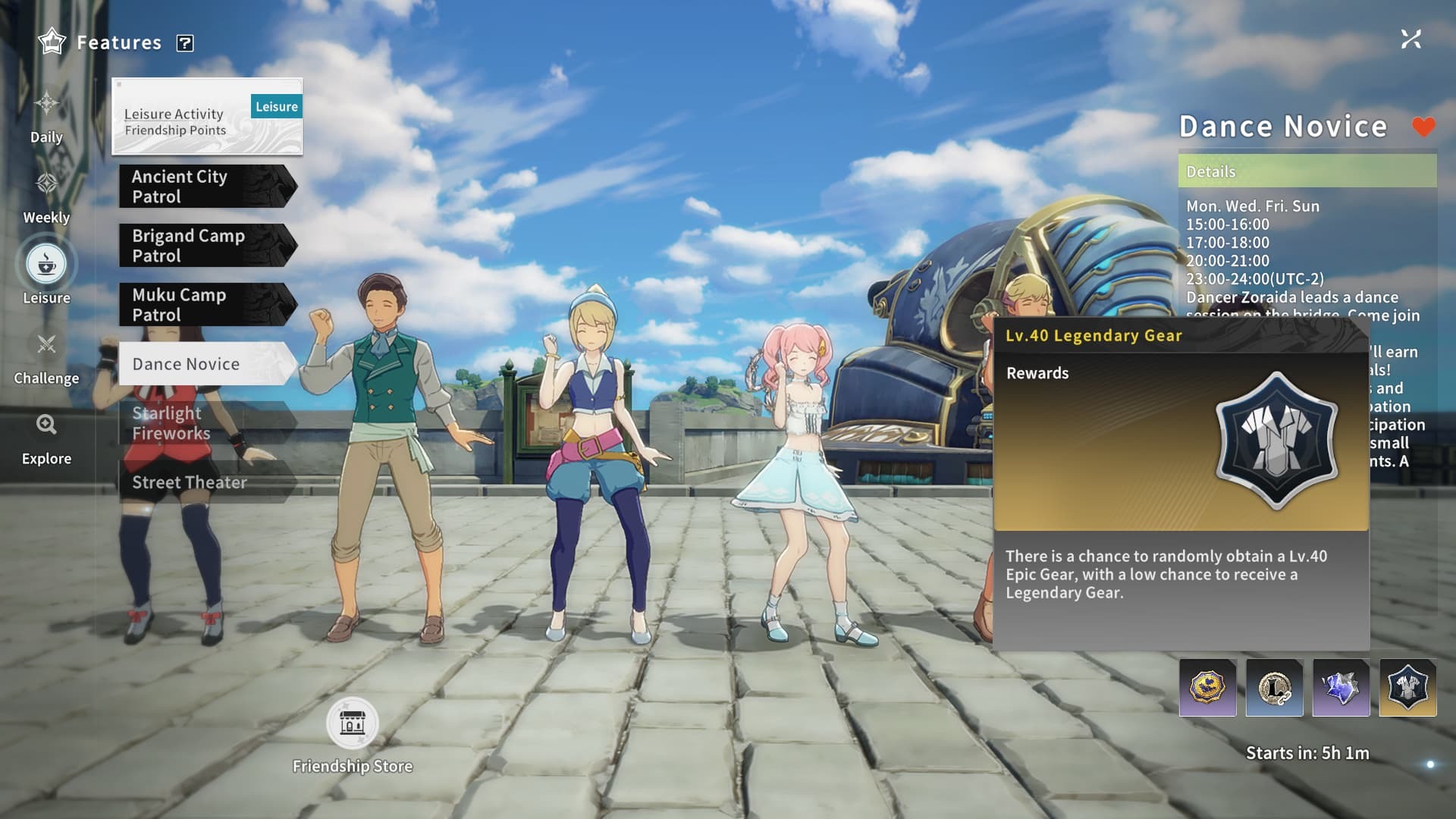Click the Leisure Activity Friendship Points banner
This screenshot has width=1456, height=819.
207,117
